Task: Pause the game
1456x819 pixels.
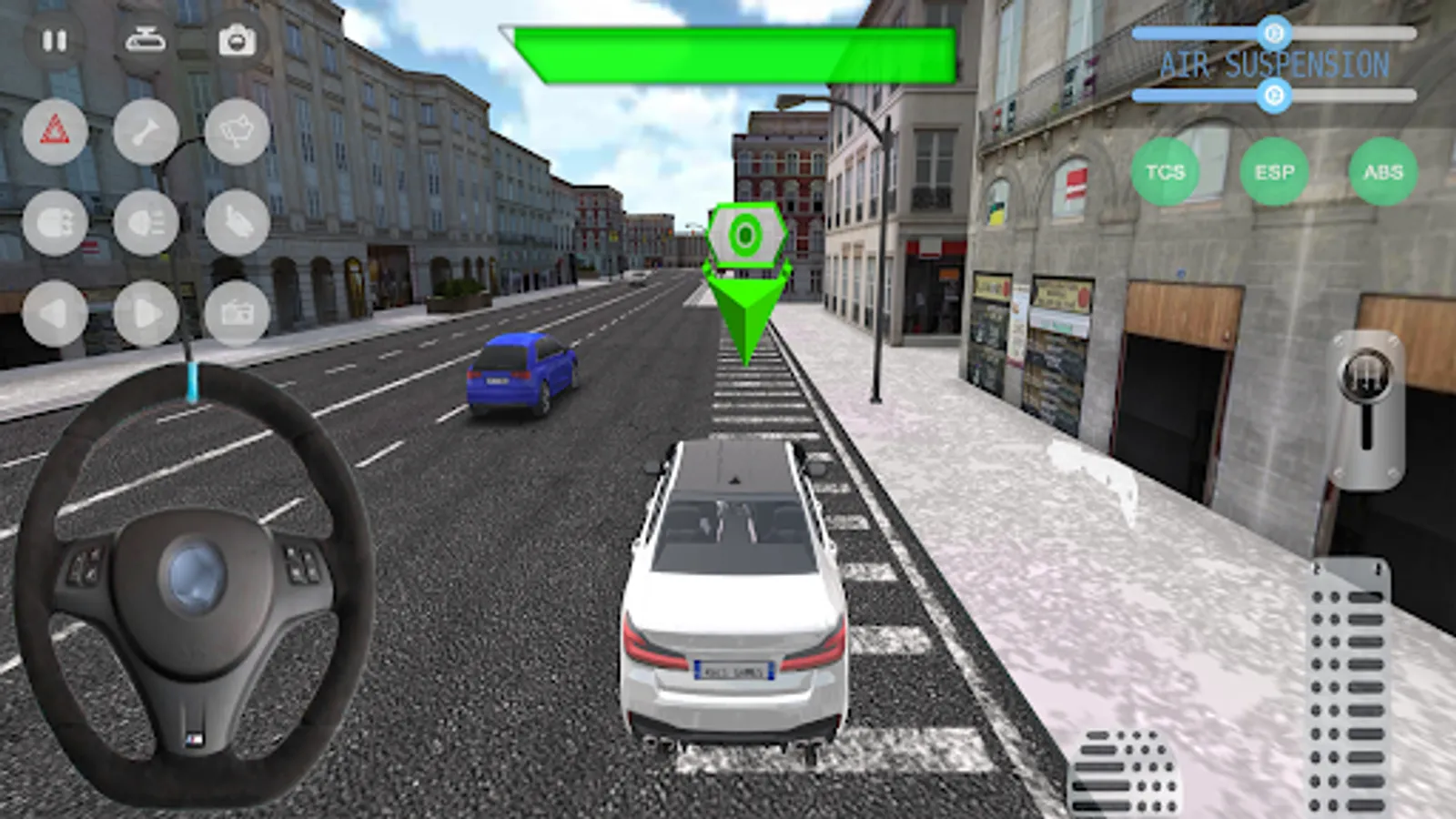Action: (55, 38)
